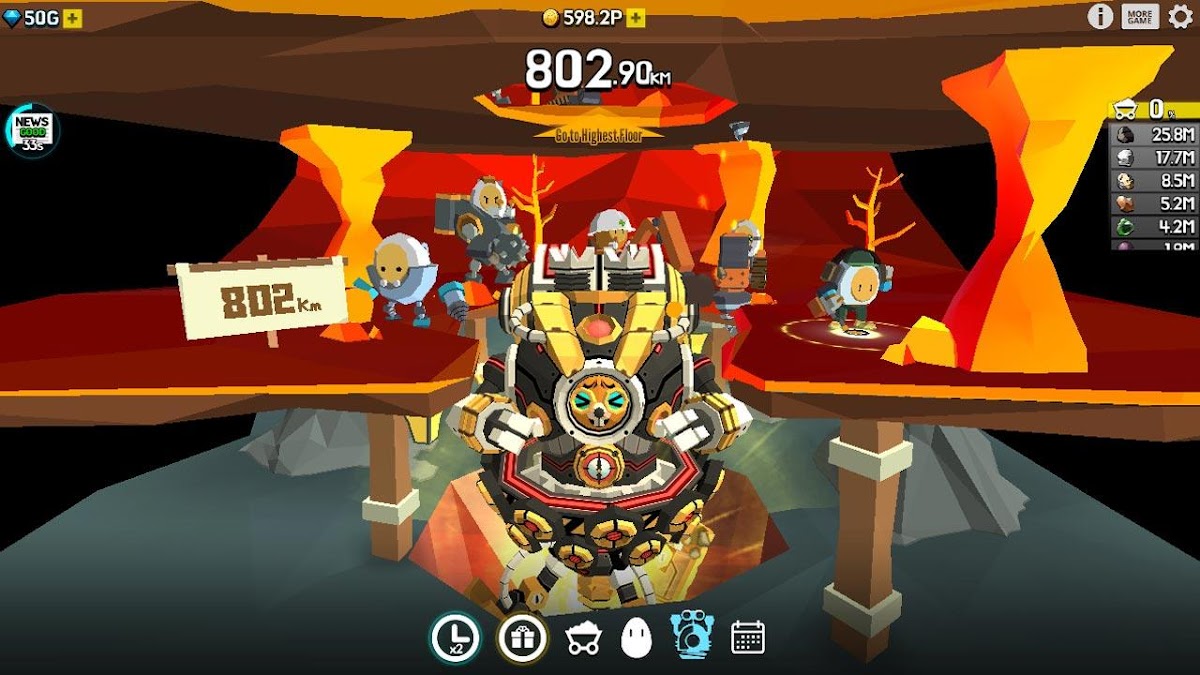The width and height of the screenshot is (1200, 675).
Task: Open the News timer badge
Action: pyautogui.click(x=32, y=130)
